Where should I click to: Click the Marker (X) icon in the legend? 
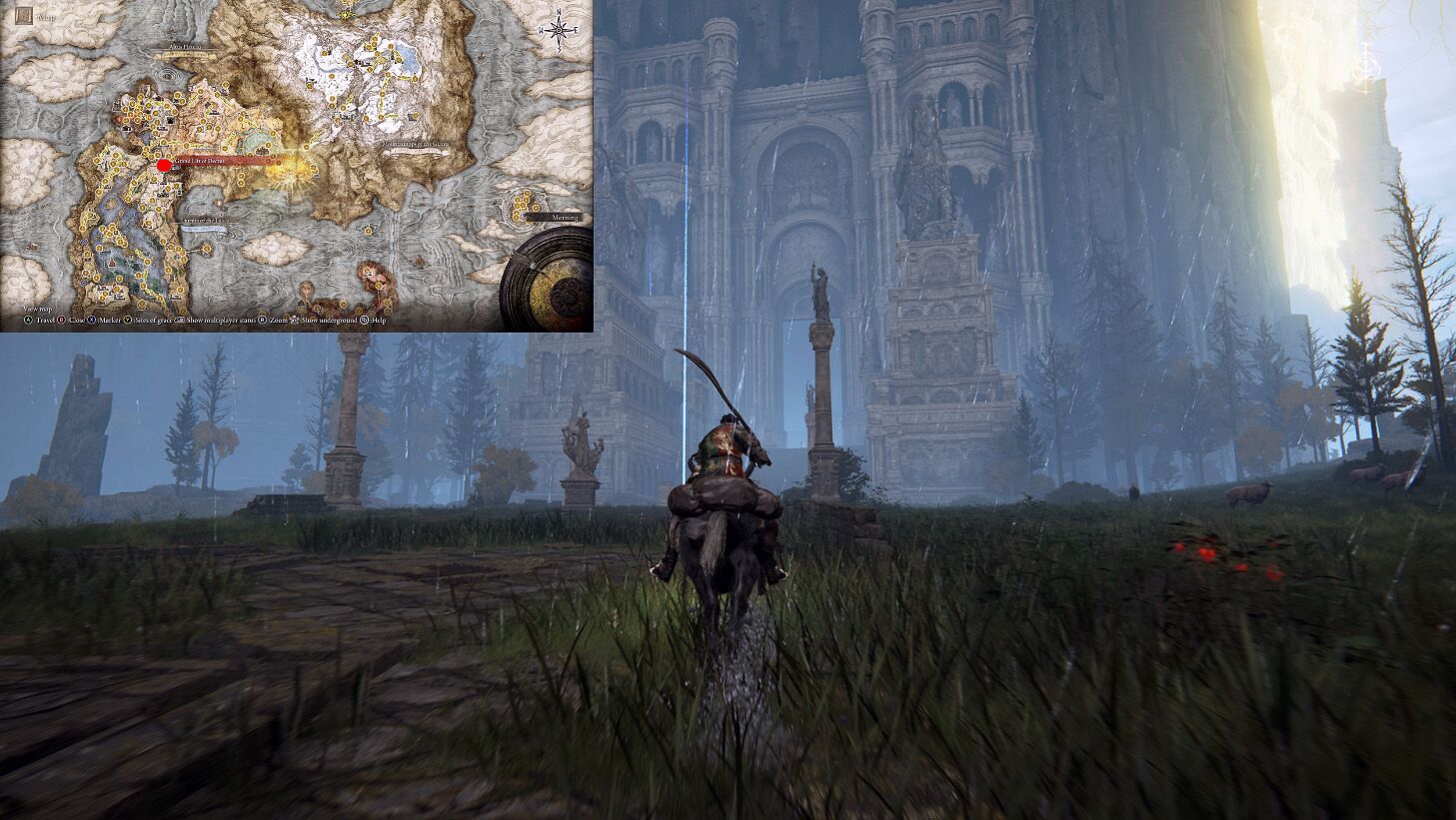[92, 322]
